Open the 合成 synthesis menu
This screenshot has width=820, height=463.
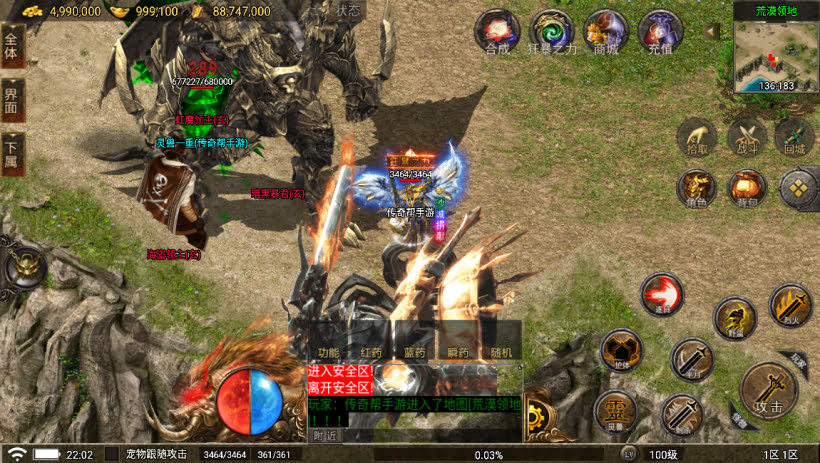[497, 32]
